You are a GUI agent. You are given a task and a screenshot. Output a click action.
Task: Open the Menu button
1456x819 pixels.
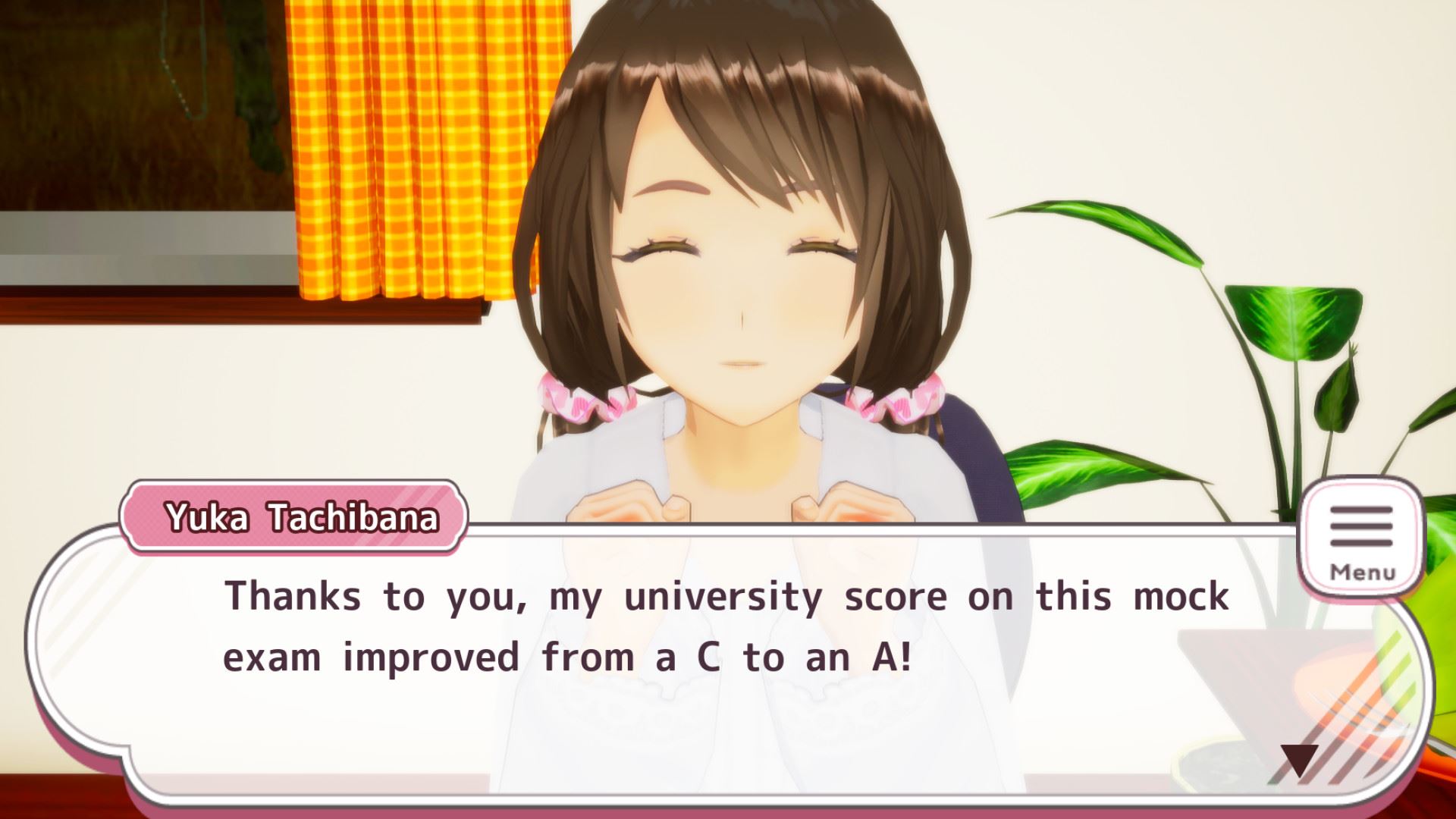point(1361,540)
